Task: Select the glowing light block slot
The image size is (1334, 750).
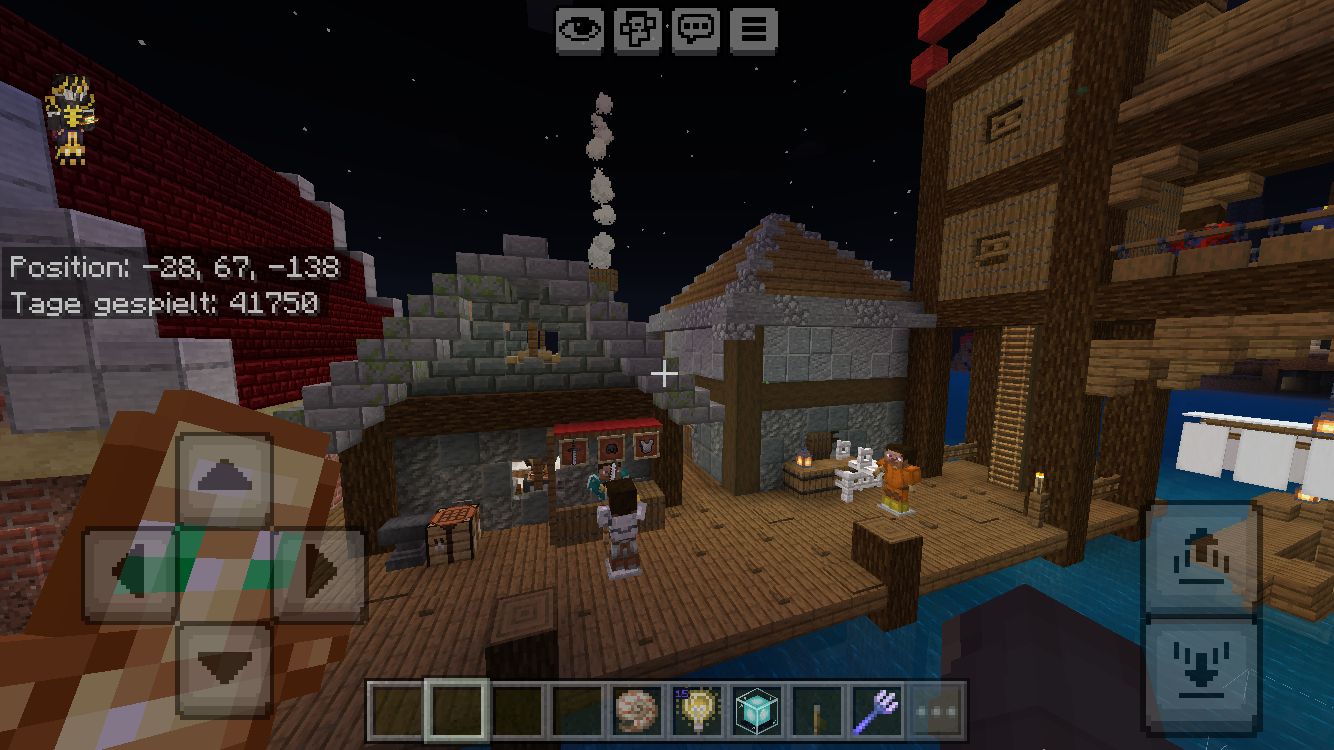Action: pyautogui.click(x=695, y=712)
